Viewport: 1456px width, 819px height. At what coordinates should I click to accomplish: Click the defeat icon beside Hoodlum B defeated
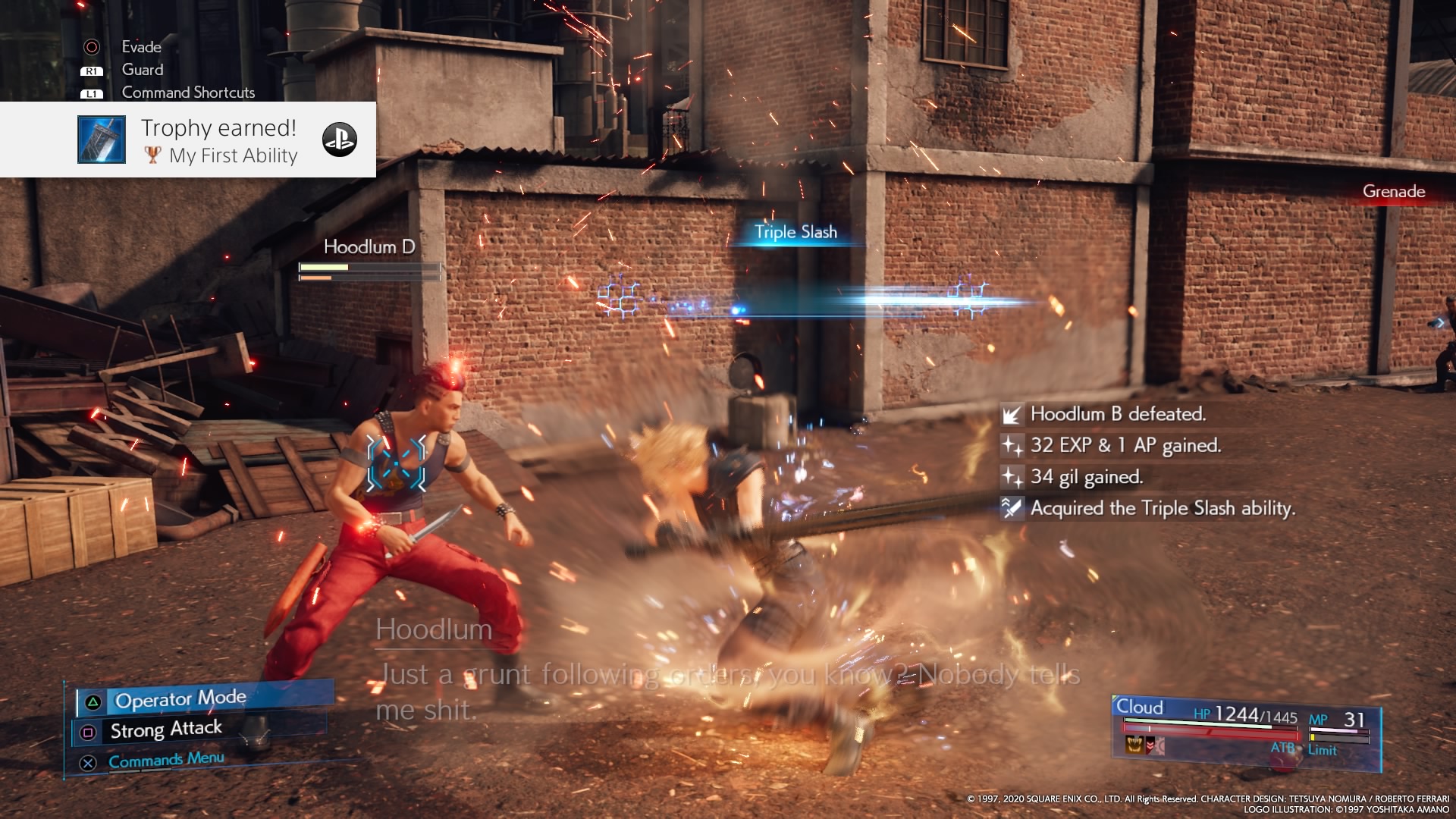coord(1012,414)
